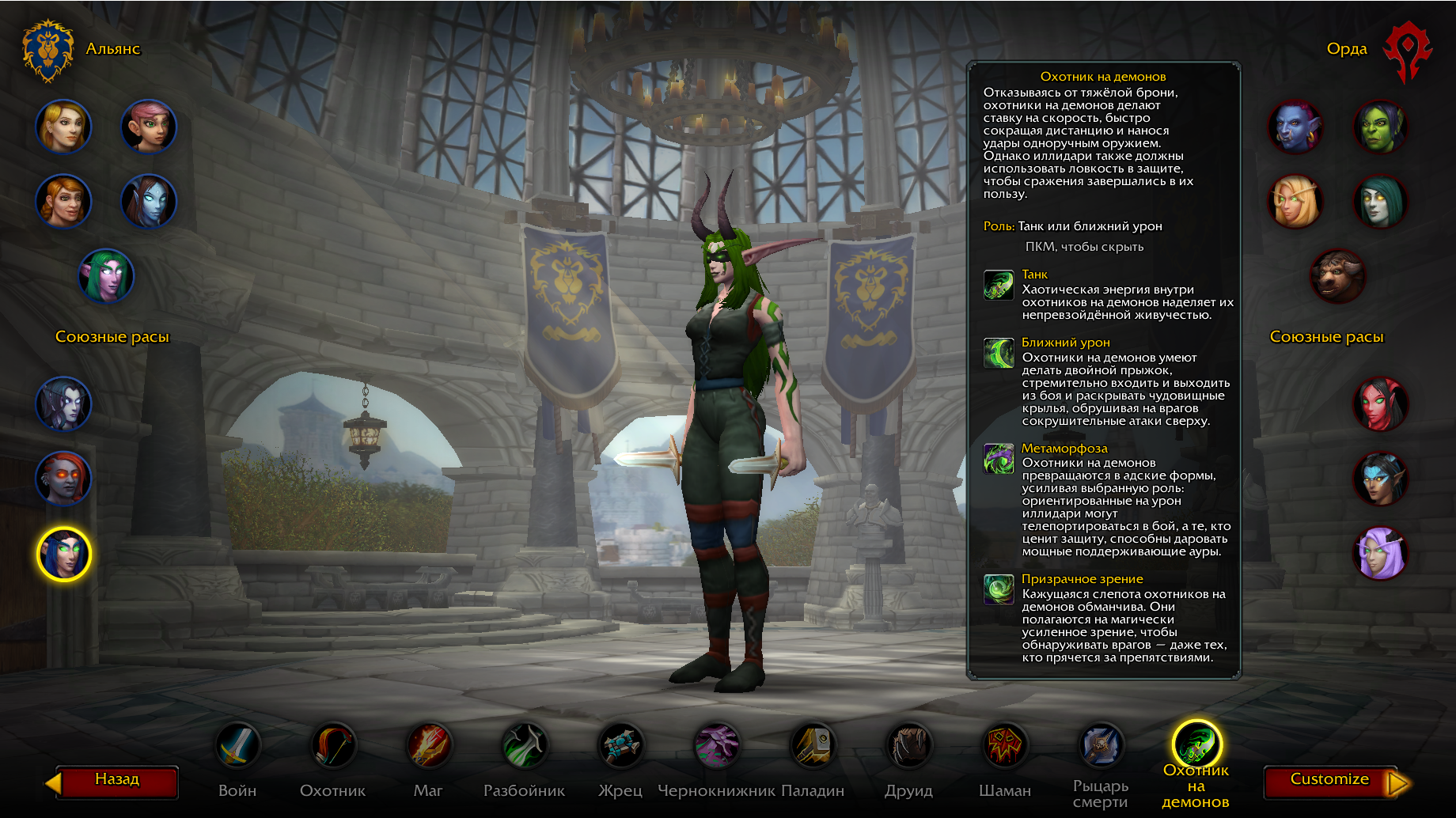Choose the Охотник class icon

(333, 746)
